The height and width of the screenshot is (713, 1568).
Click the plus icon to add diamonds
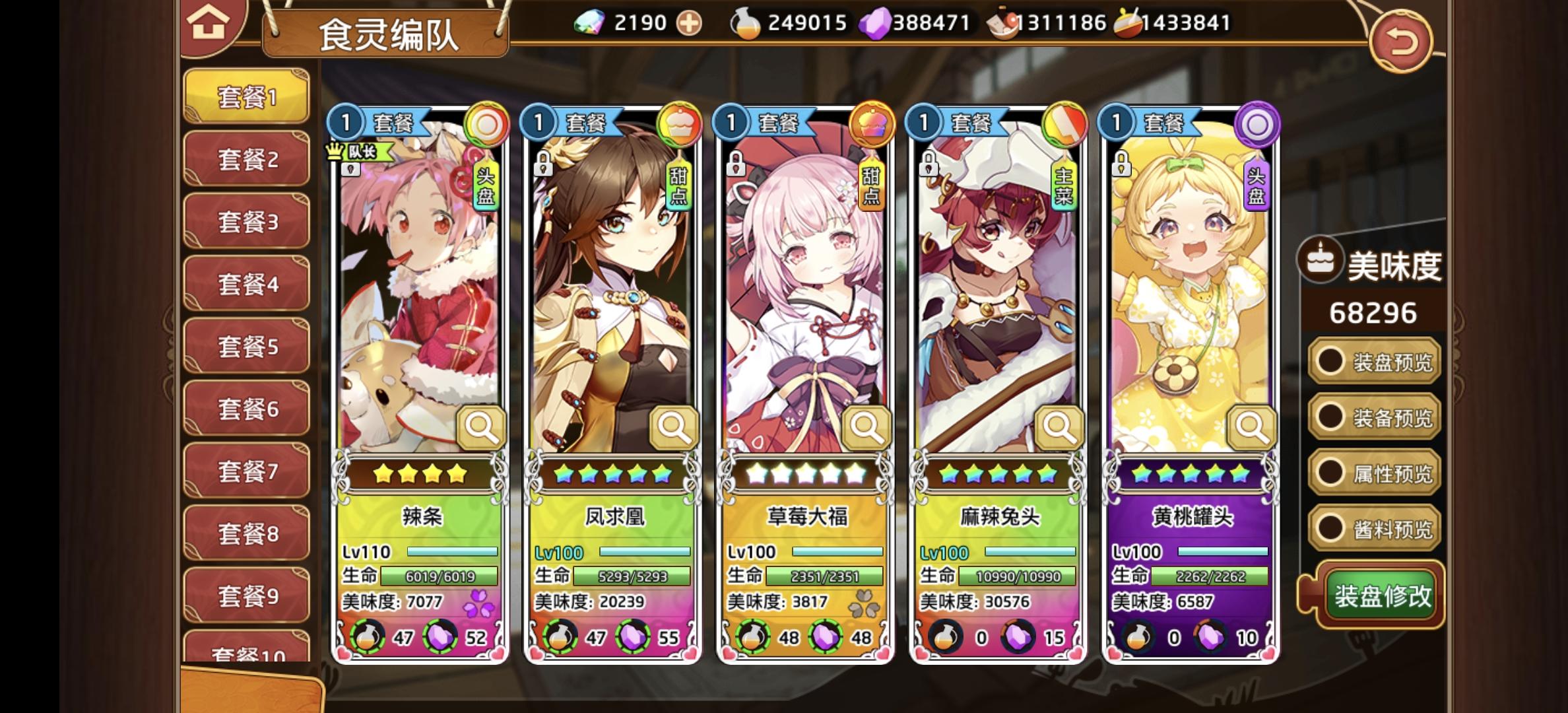pyautogui.click(x=688, y=22)
